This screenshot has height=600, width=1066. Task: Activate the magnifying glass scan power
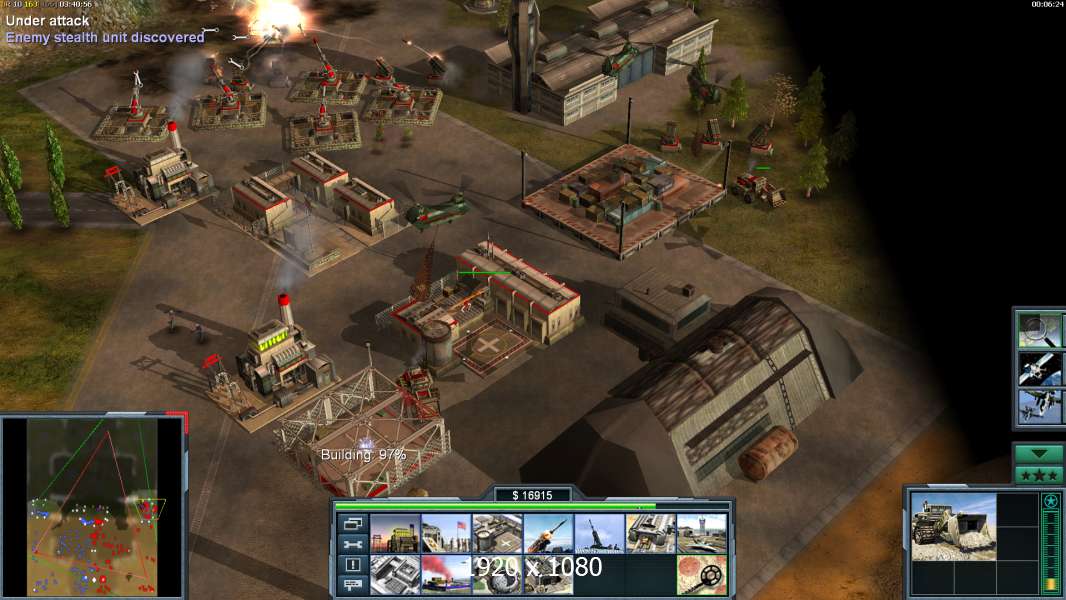(1040, 330)
